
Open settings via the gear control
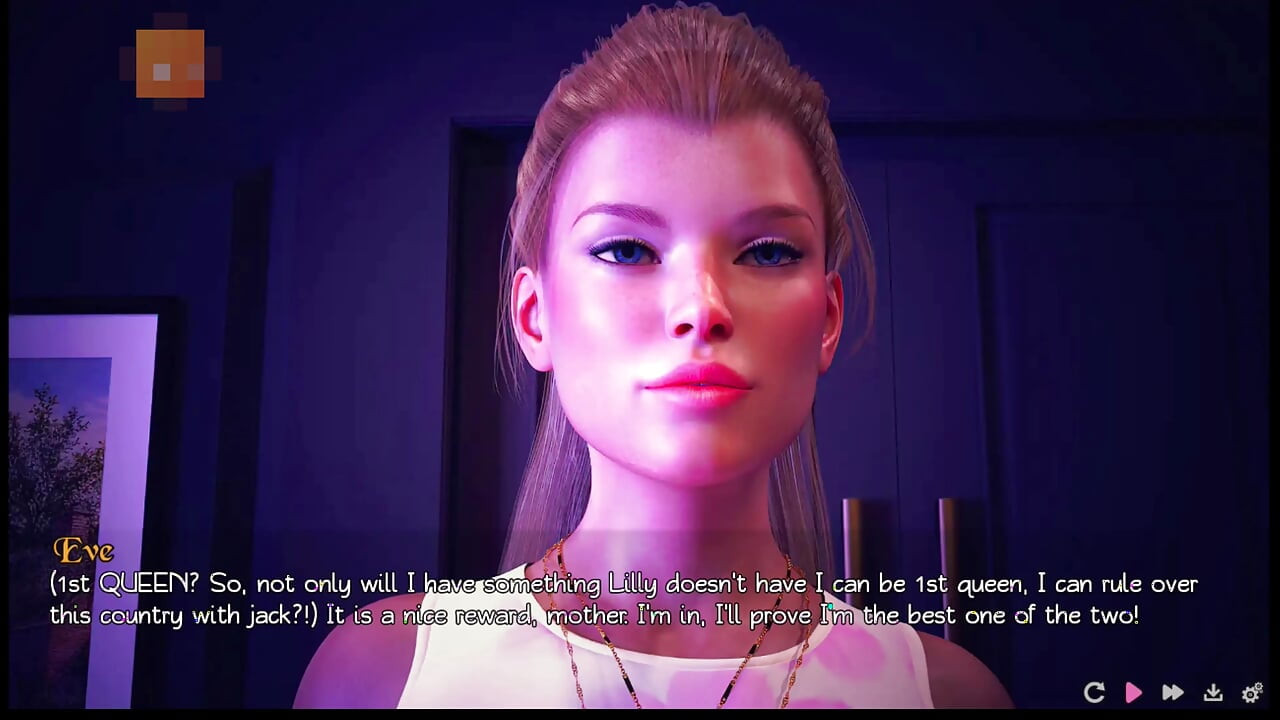pyautogui.click(x=1250, y=691)
